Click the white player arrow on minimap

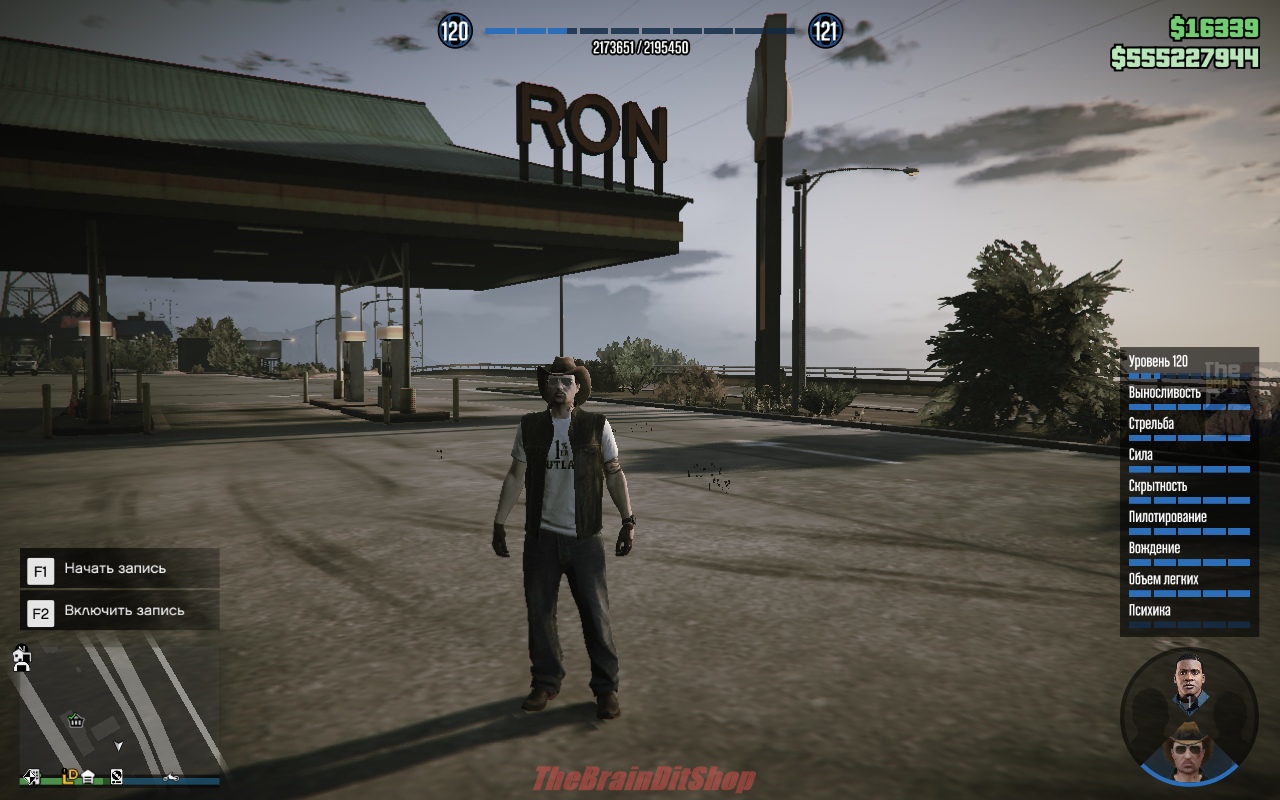119,746
